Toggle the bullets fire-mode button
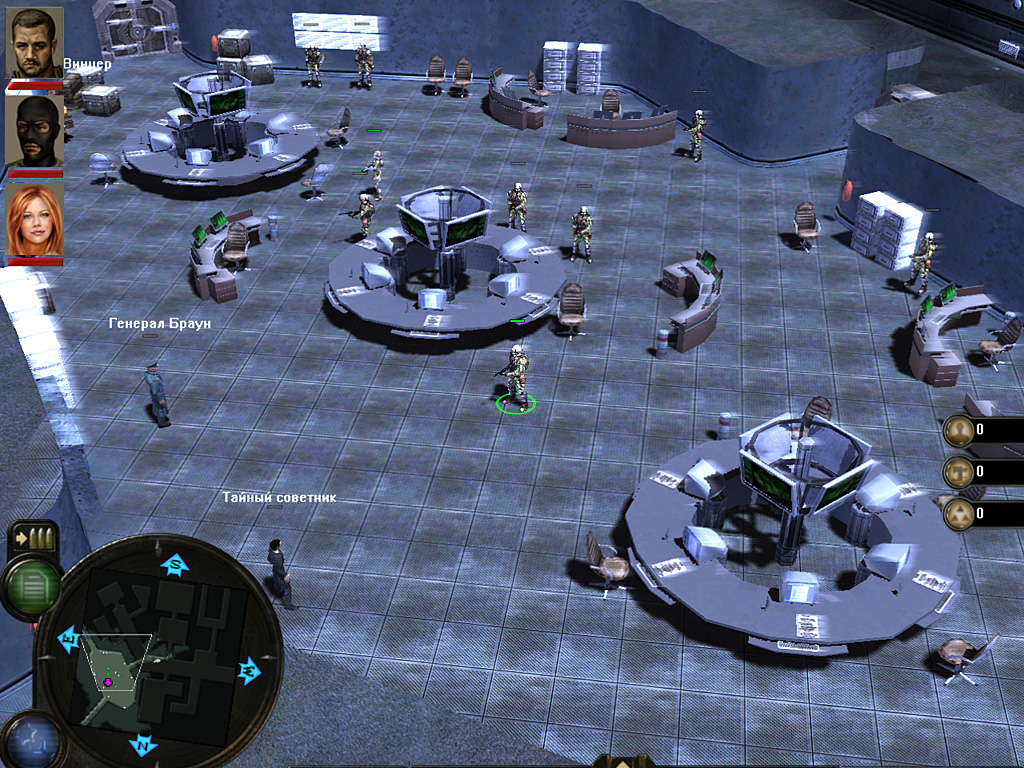Screen dimensions: 1024x768 click(33, 539)
